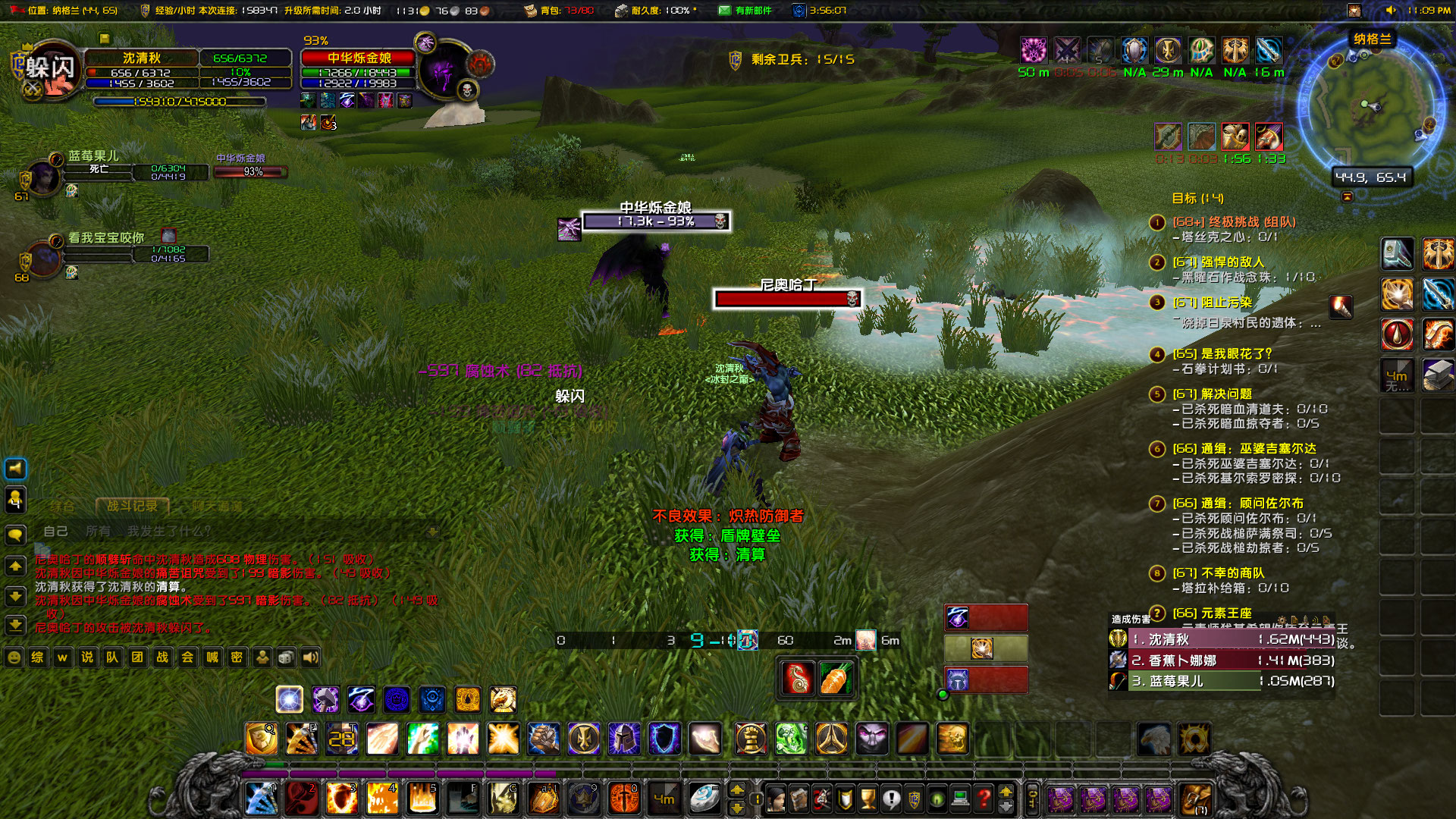The height and width of the screenshot is (819, 1456).
Task: Collapse the [66] 通缉：巫婆吉塞尔达 quest entry
Action: [x=1156, y=450]
